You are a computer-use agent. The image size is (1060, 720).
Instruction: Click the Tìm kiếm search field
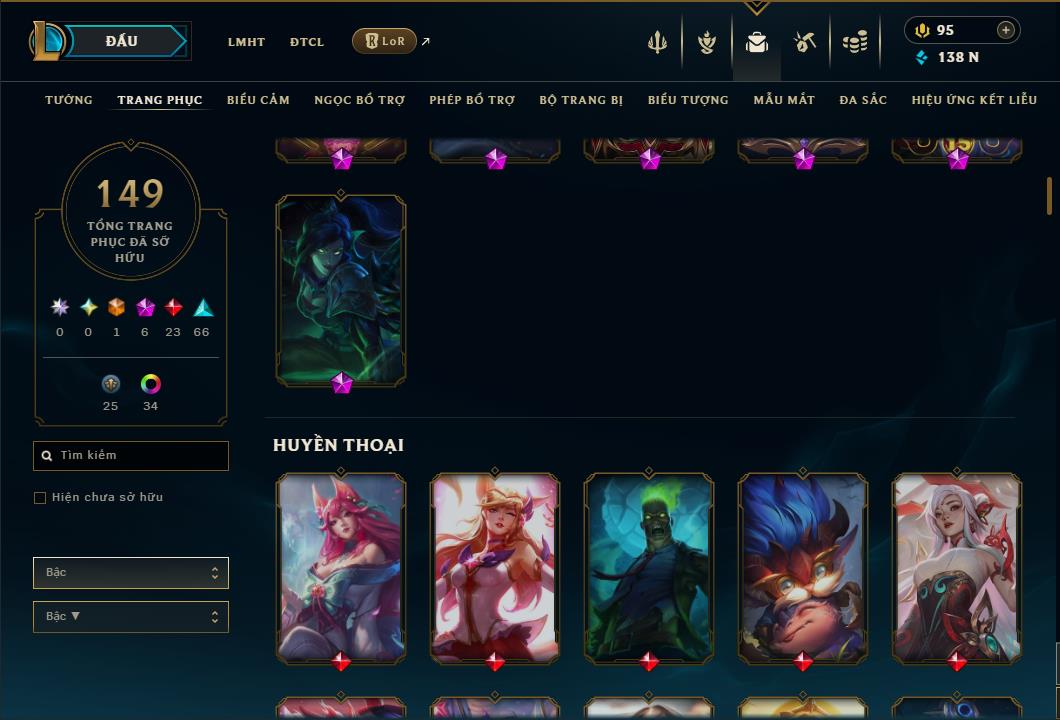(x=131, y=456)
